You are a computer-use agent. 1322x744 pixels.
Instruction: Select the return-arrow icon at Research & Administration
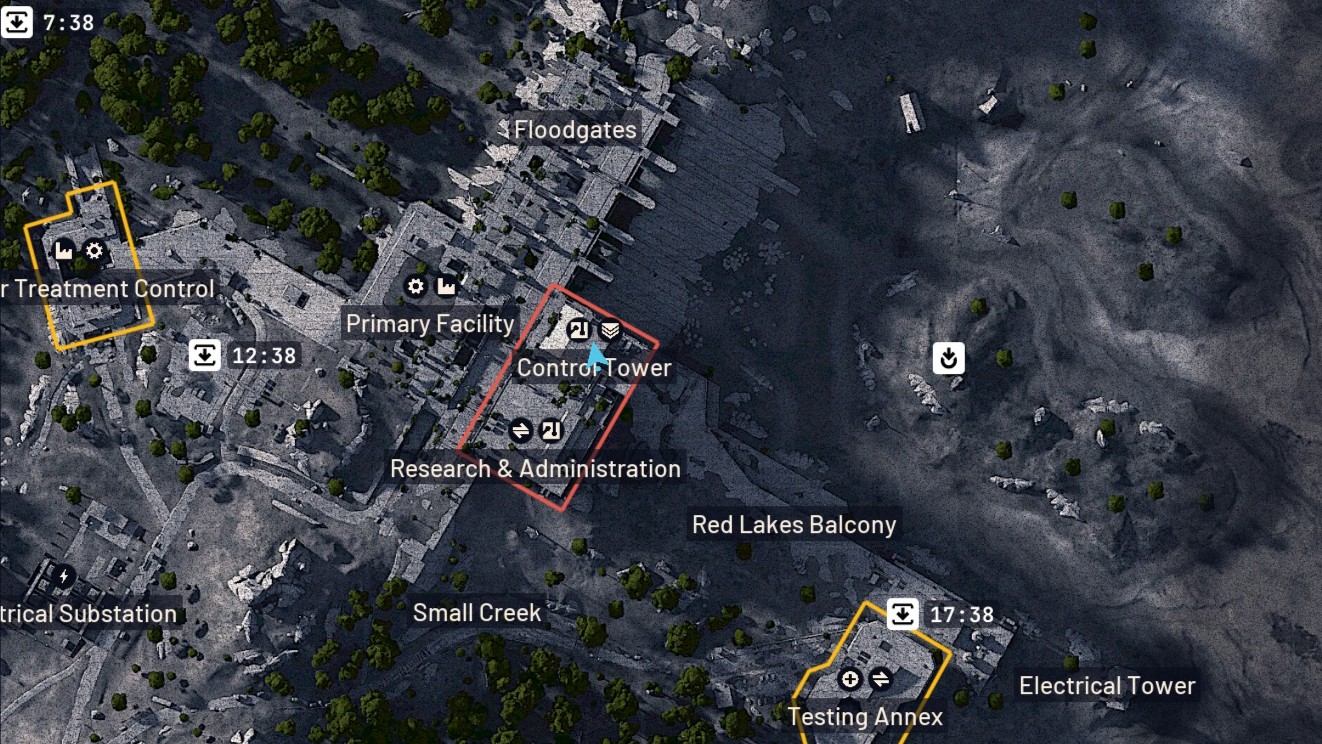click(x=552, y=429)
